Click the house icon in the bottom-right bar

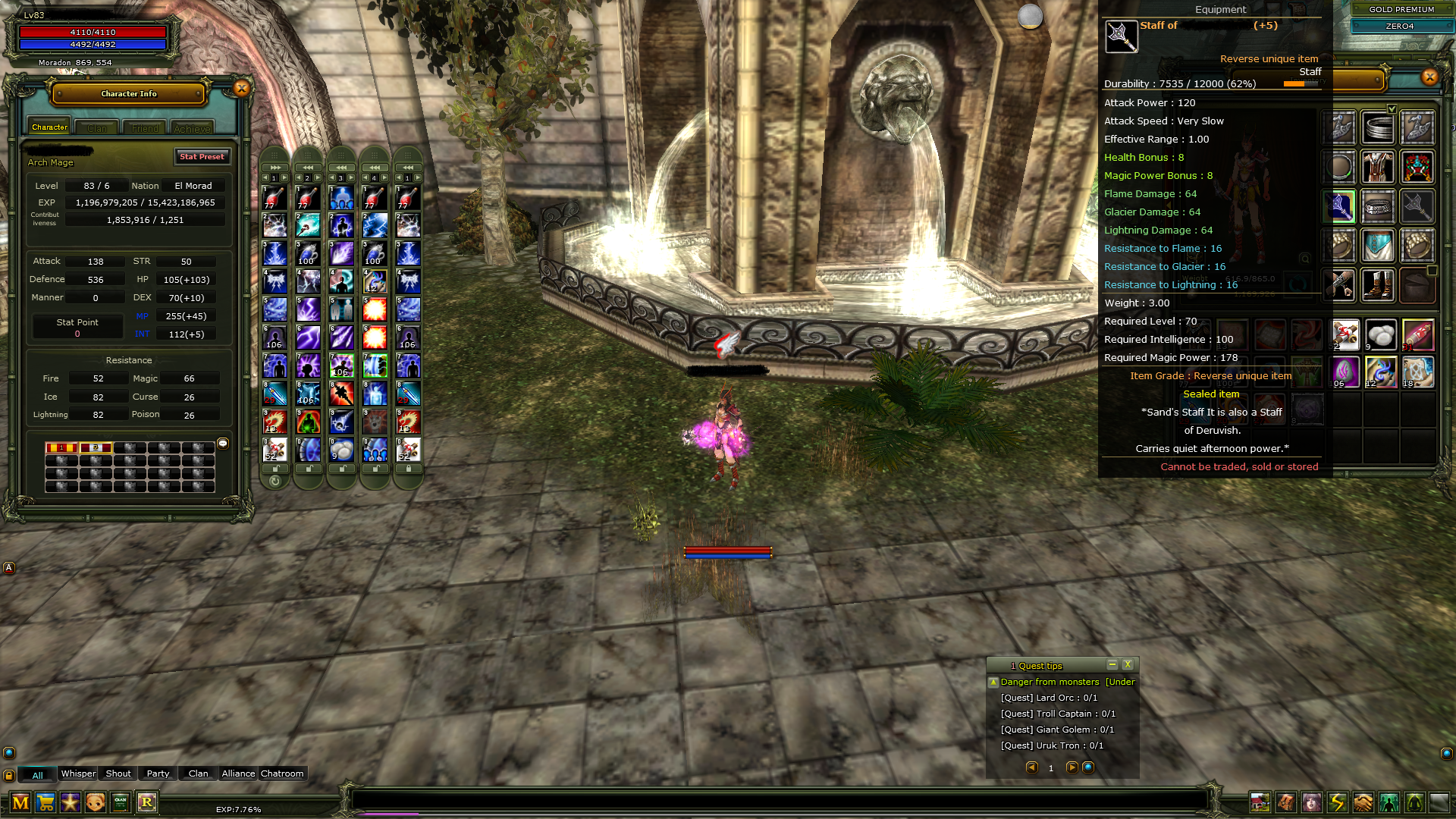point(1261,803)
